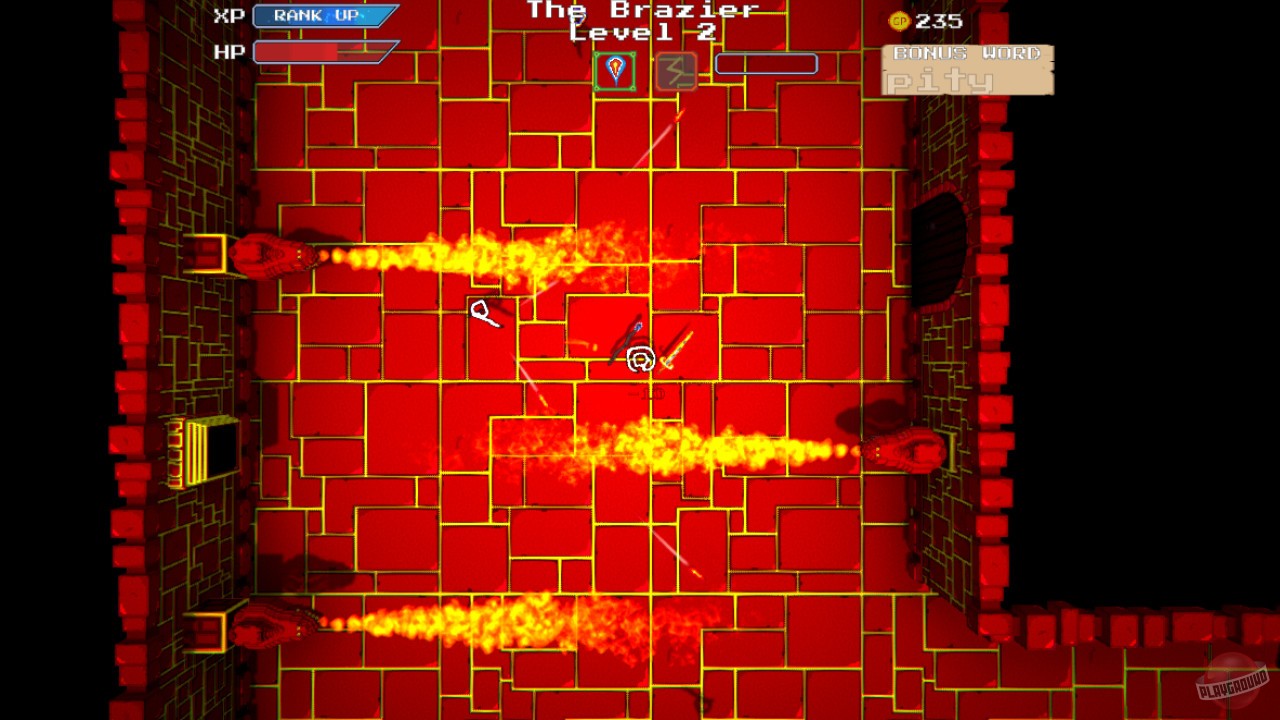Click the player's white ring character sprite
The image size is (1280, 720).
click(x=640, y=358)
